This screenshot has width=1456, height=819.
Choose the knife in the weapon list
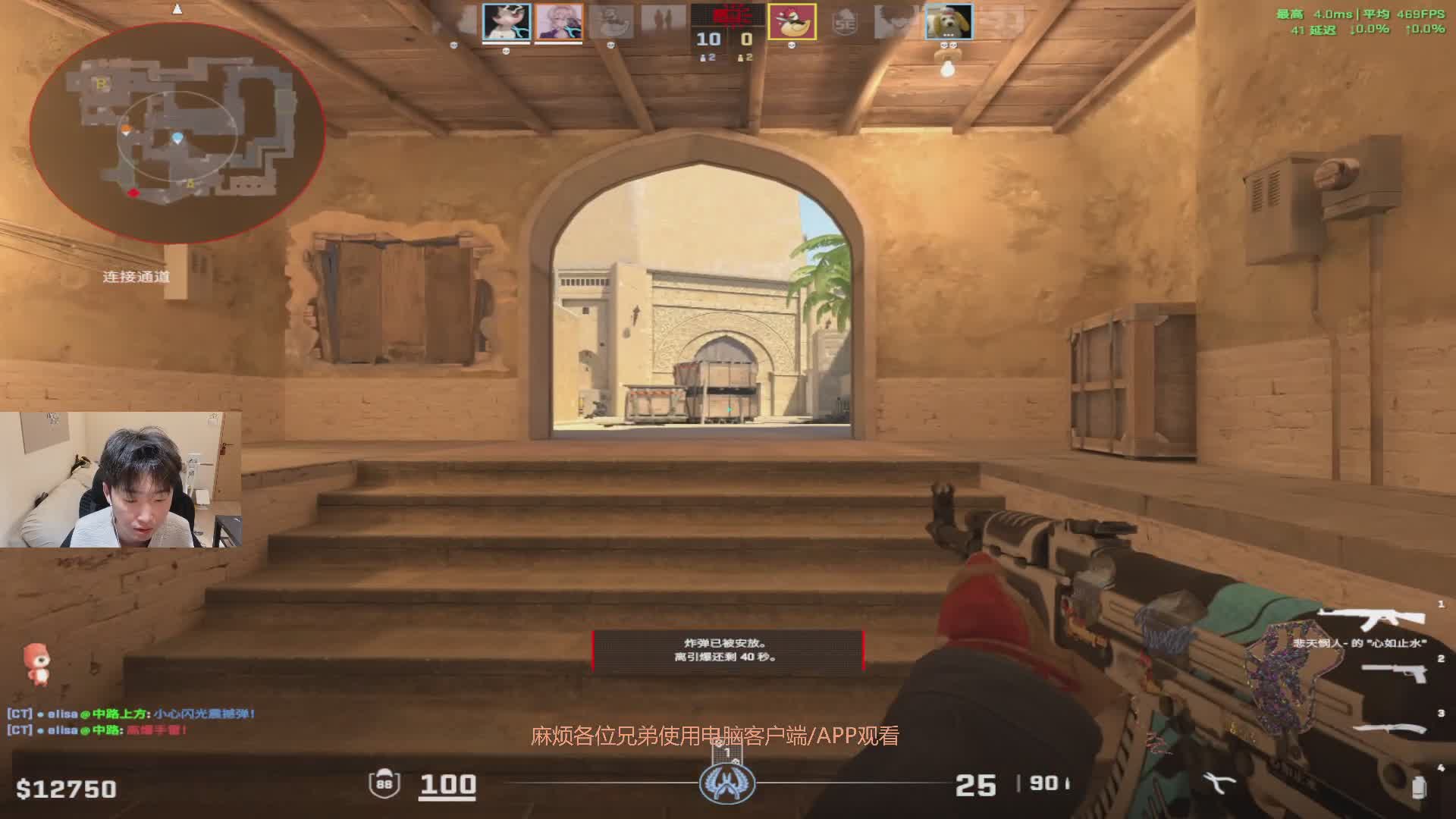click(1391, 729)
